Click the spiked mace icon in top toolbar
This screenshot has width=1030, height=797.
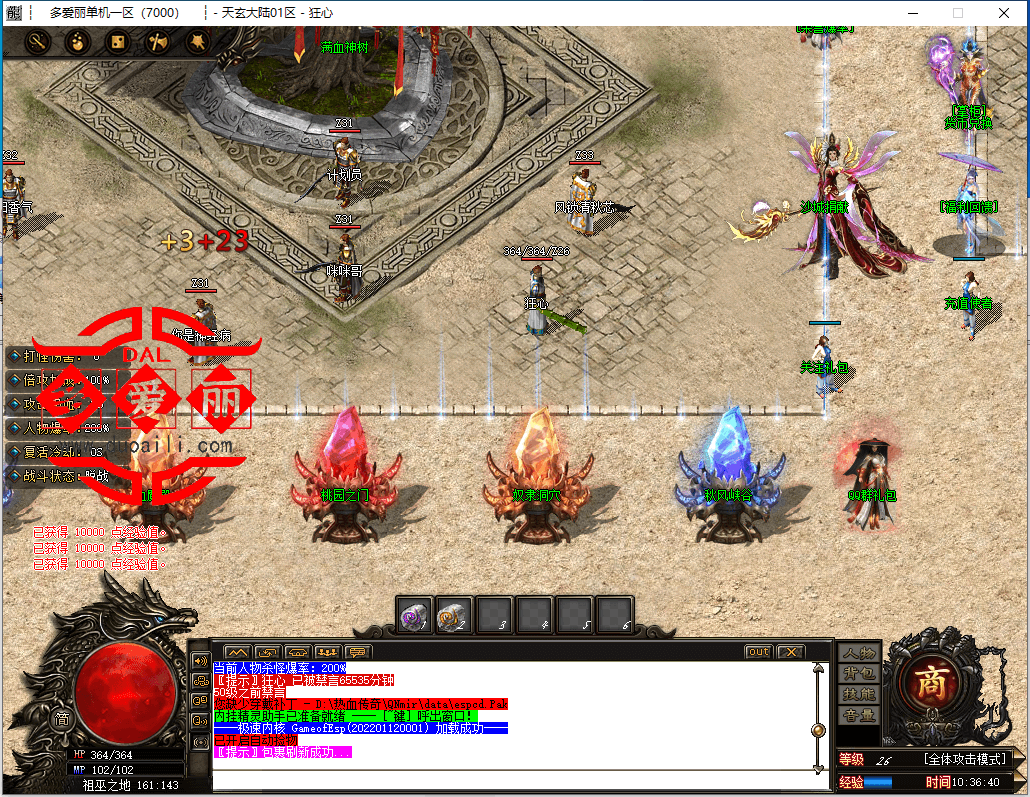(198, 42)
